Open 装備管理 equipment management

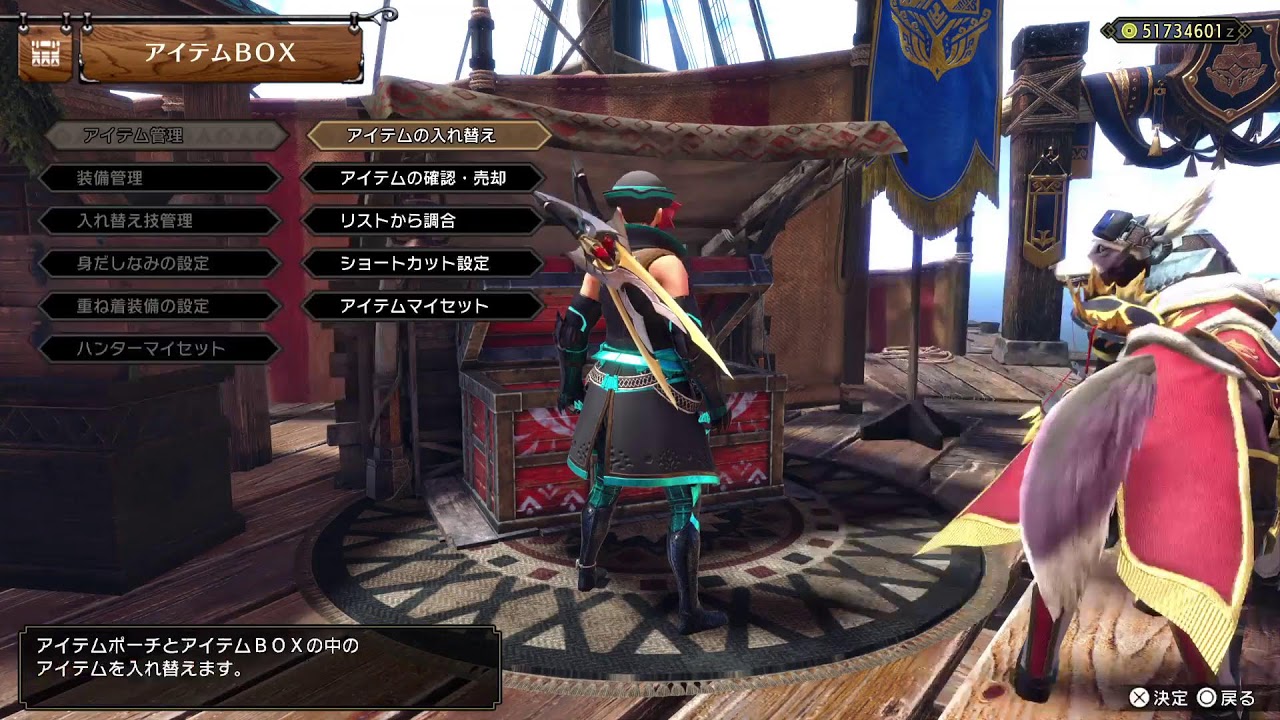(160, 178)
